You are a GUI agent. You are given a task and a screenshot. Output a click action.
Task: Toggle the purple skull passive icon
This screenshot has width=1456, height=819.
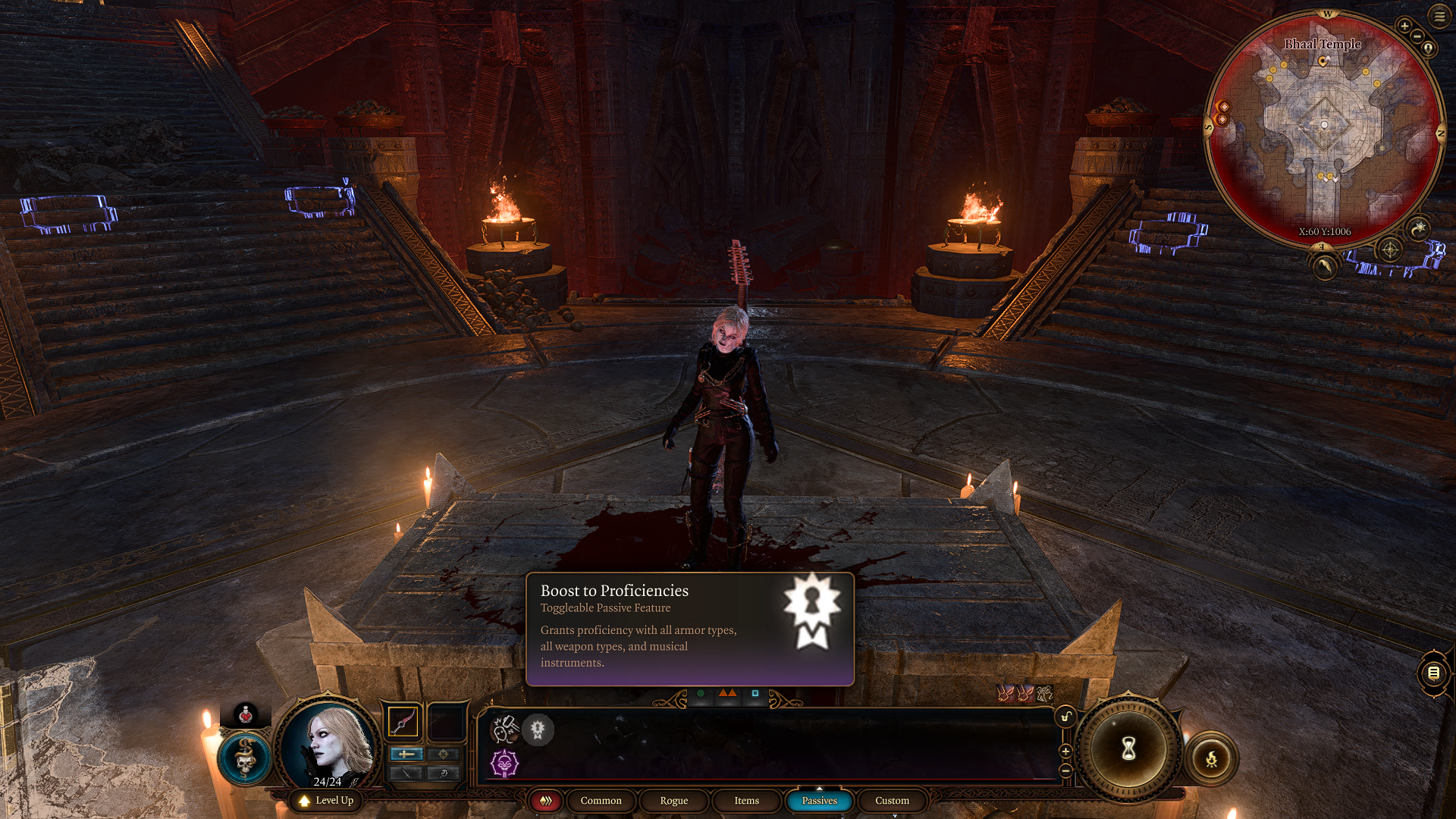point(504,763)
